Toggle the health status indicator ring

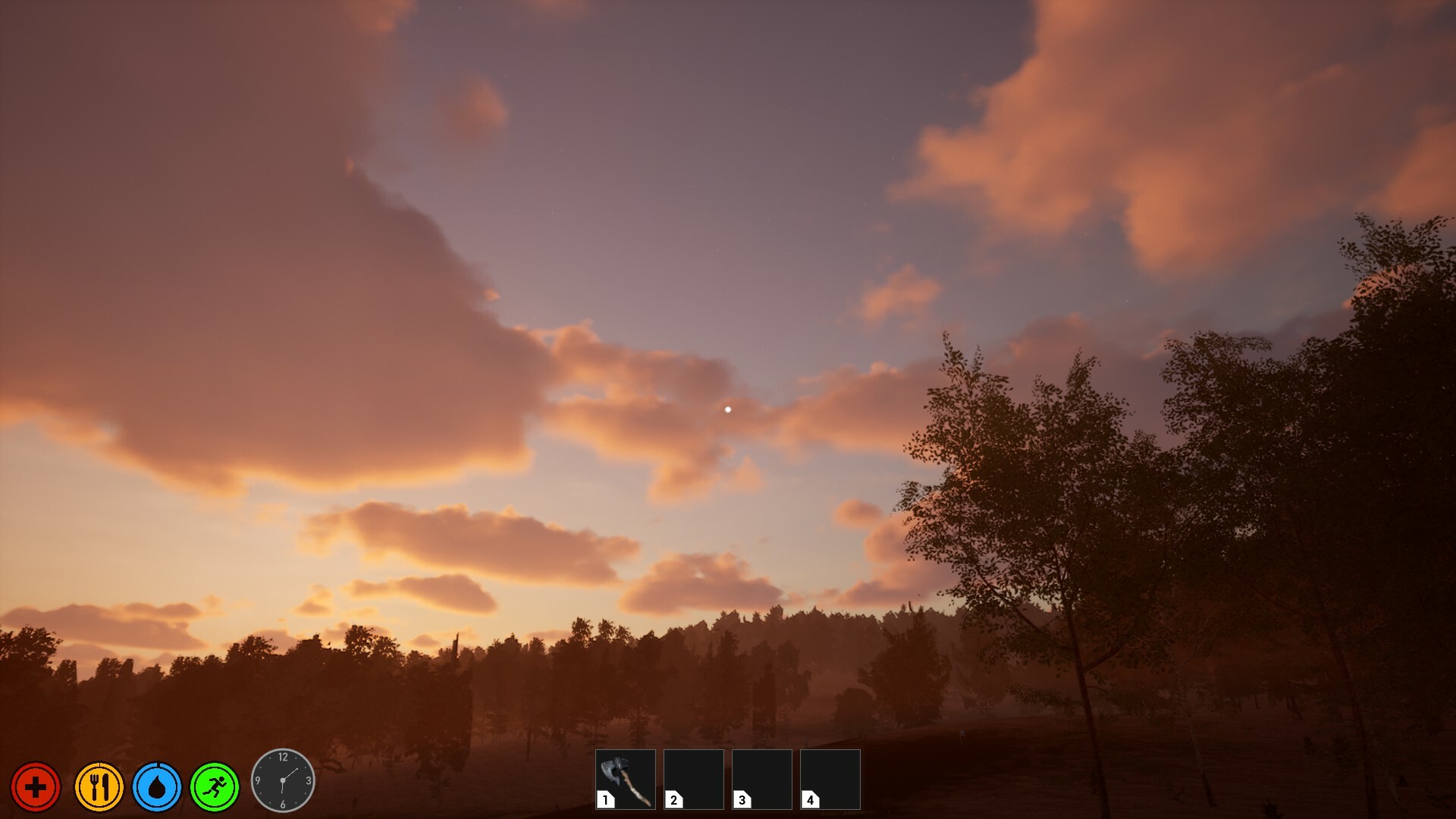click(36, 787)
